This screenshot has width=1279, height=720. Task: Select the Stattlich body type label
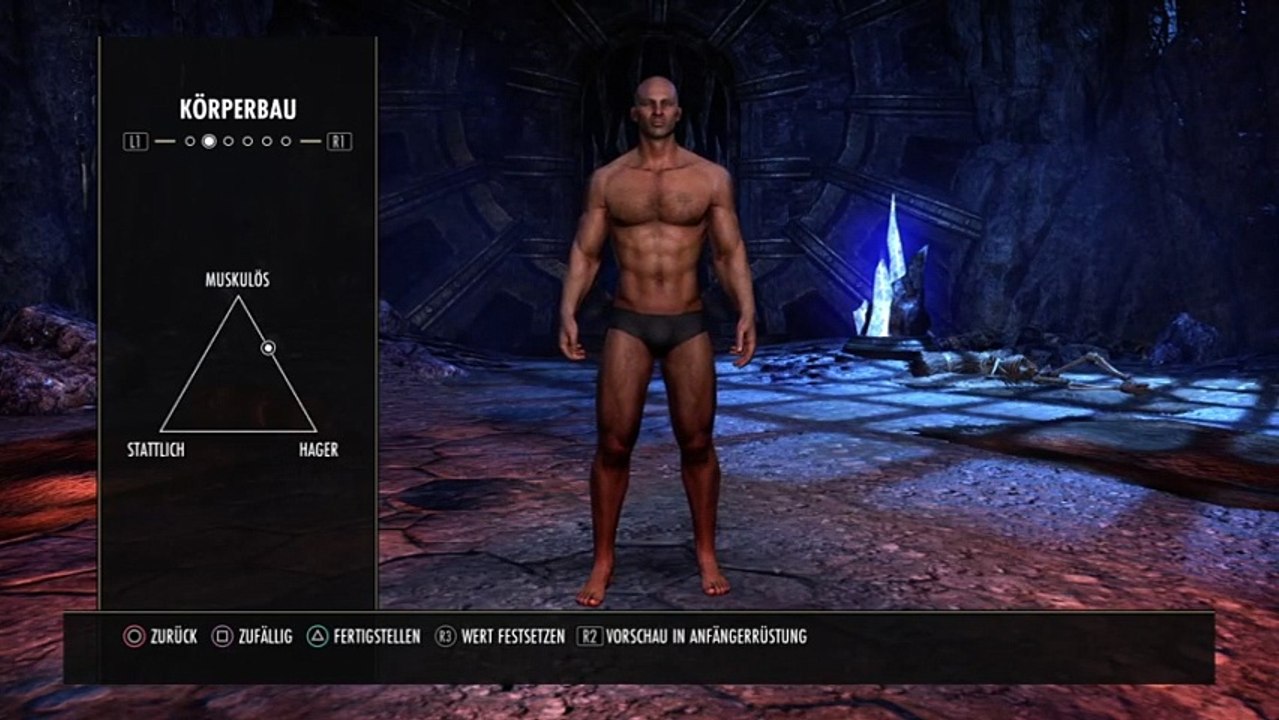point(155,450)
